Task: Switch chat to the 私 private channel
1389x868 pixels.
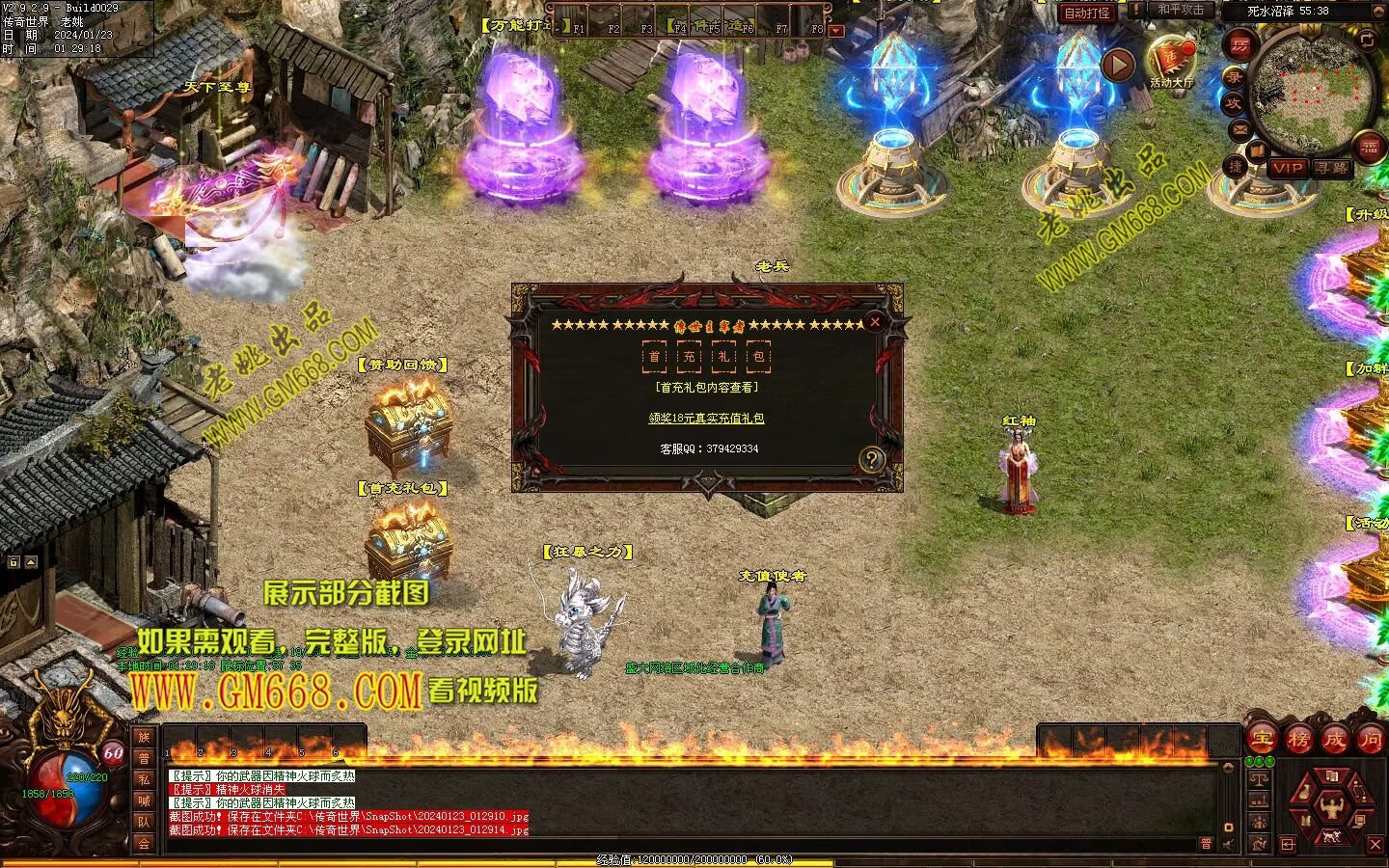Action: click(x=144, y=779)
